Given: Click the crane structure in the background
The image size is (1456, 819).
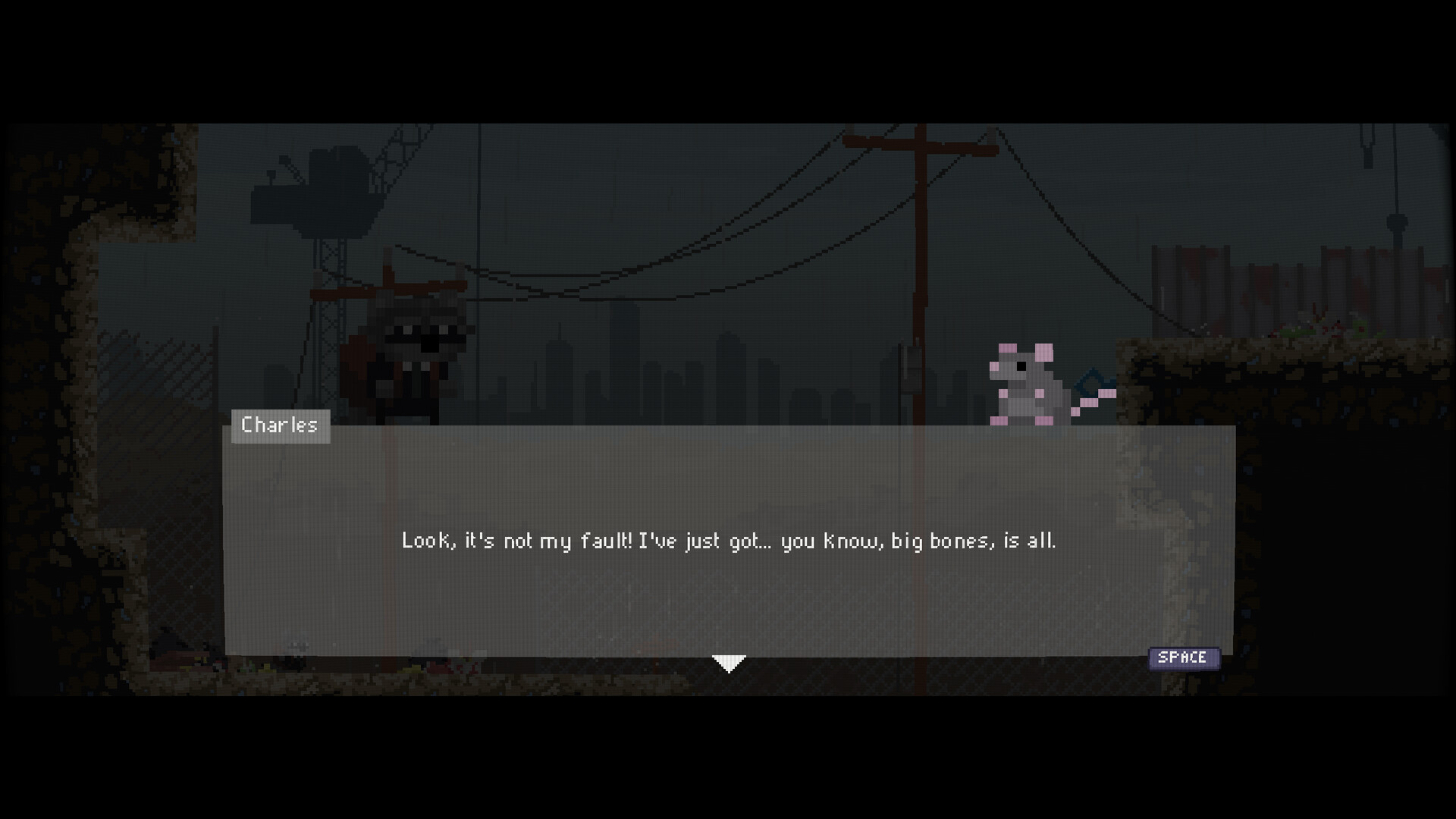Looking at the screenshot, I should tap(334, 197).
